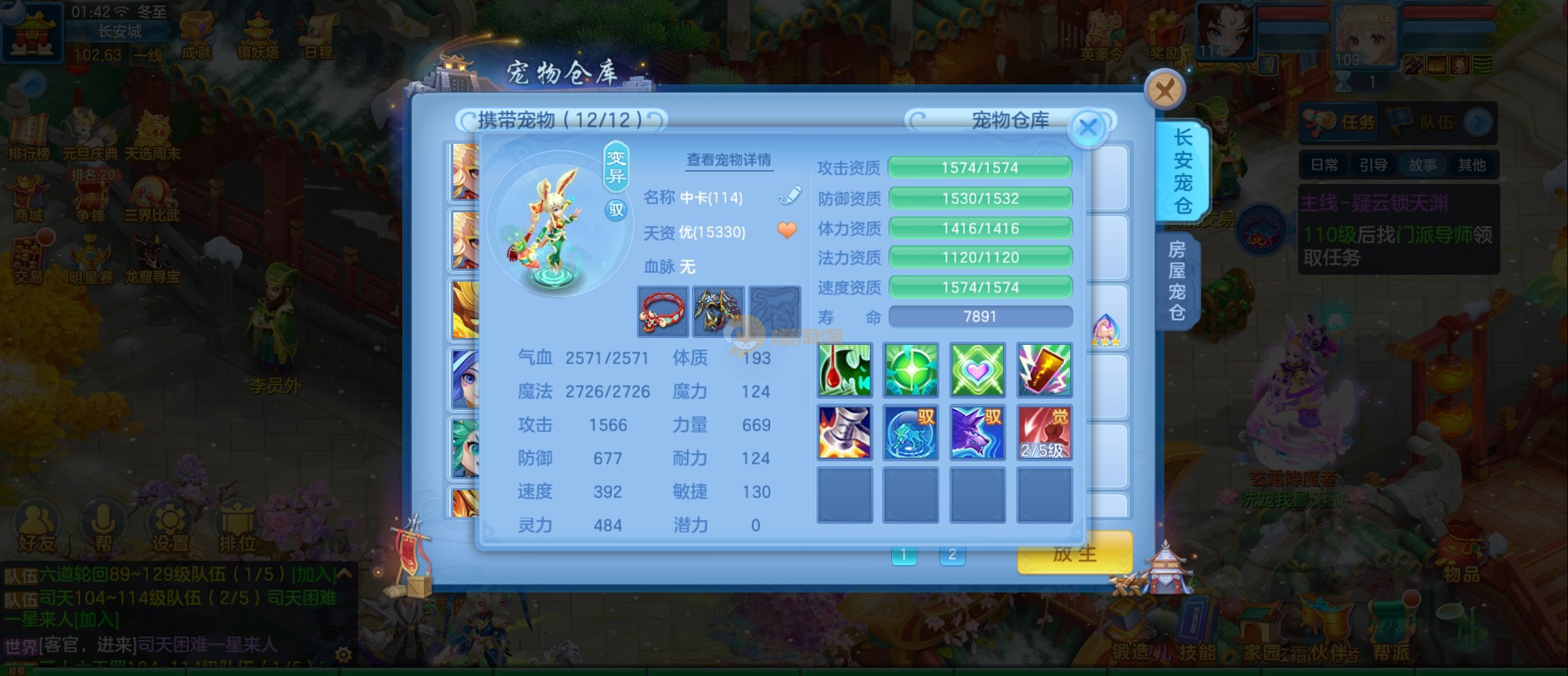Viewport: 1568px width, 676px height.
Task: Select the dark armor equipment slot
Action: pos(718,311)
